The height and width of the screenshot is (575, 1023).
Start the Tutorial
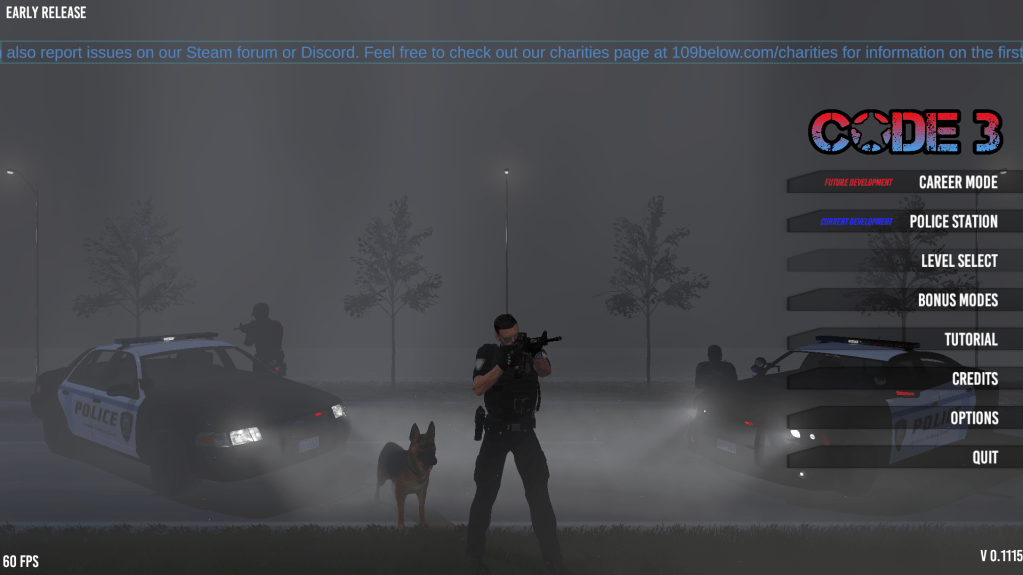970,339
